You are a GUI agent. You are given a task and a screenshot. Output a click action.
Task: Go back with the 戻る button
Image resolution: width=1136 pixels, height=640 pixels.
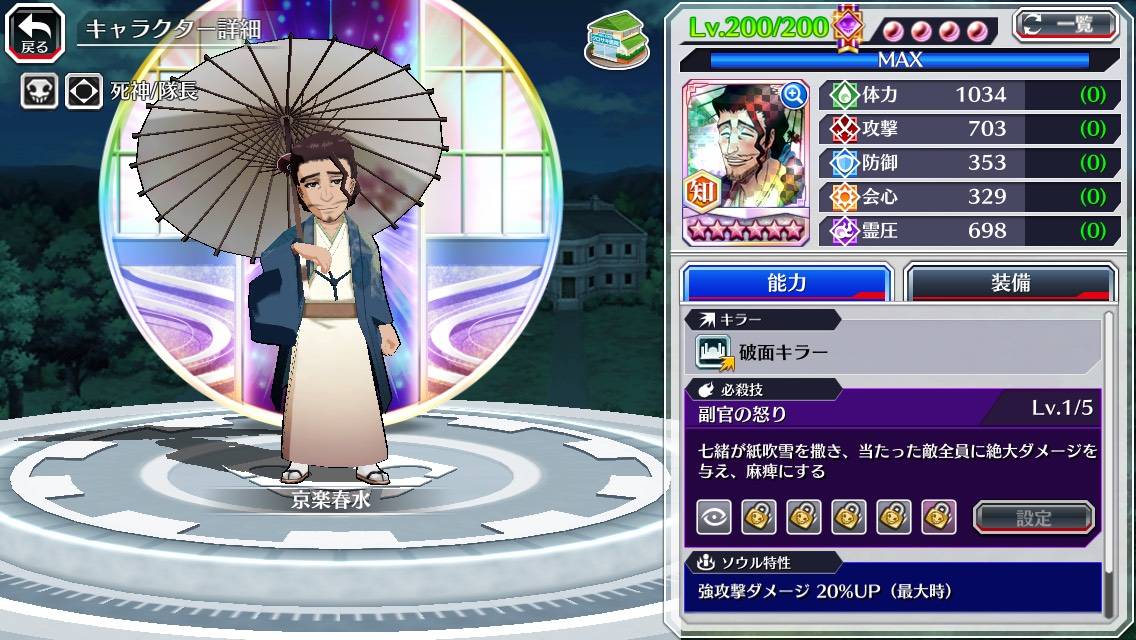coord(35,31)
